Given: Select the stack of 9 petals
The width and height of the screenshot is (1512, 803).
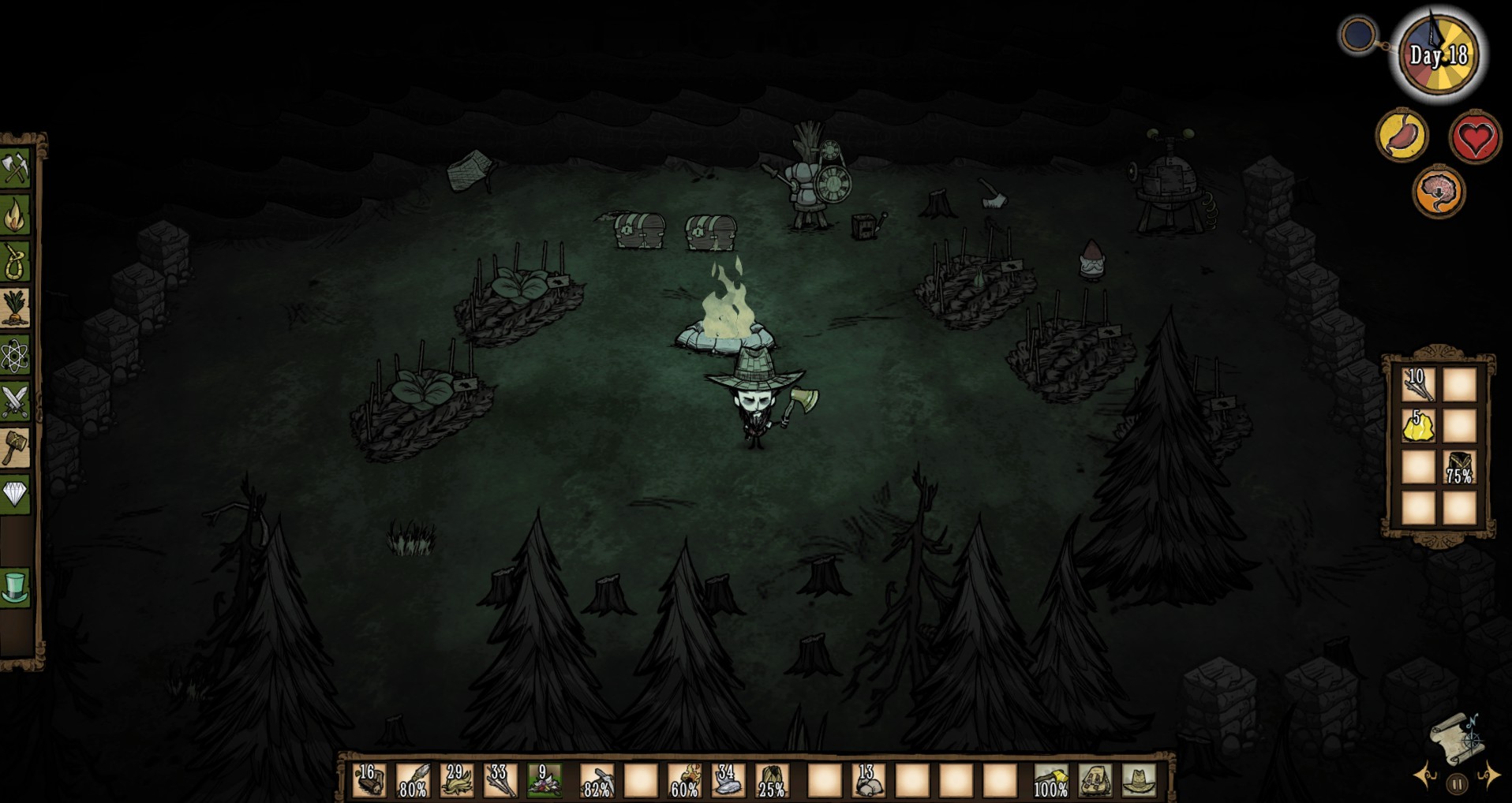Looking at the screenshot, I should pos(544,779).
